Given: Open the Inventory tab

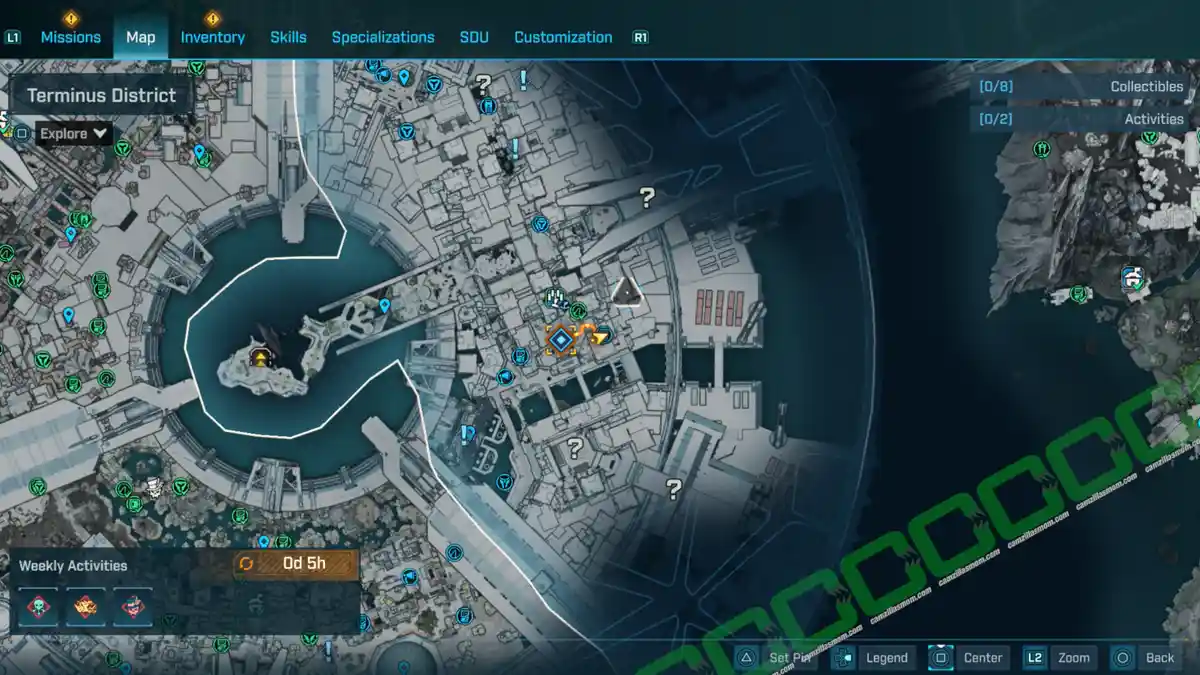Looking at the screenshot, I should (x=212, y=37).
